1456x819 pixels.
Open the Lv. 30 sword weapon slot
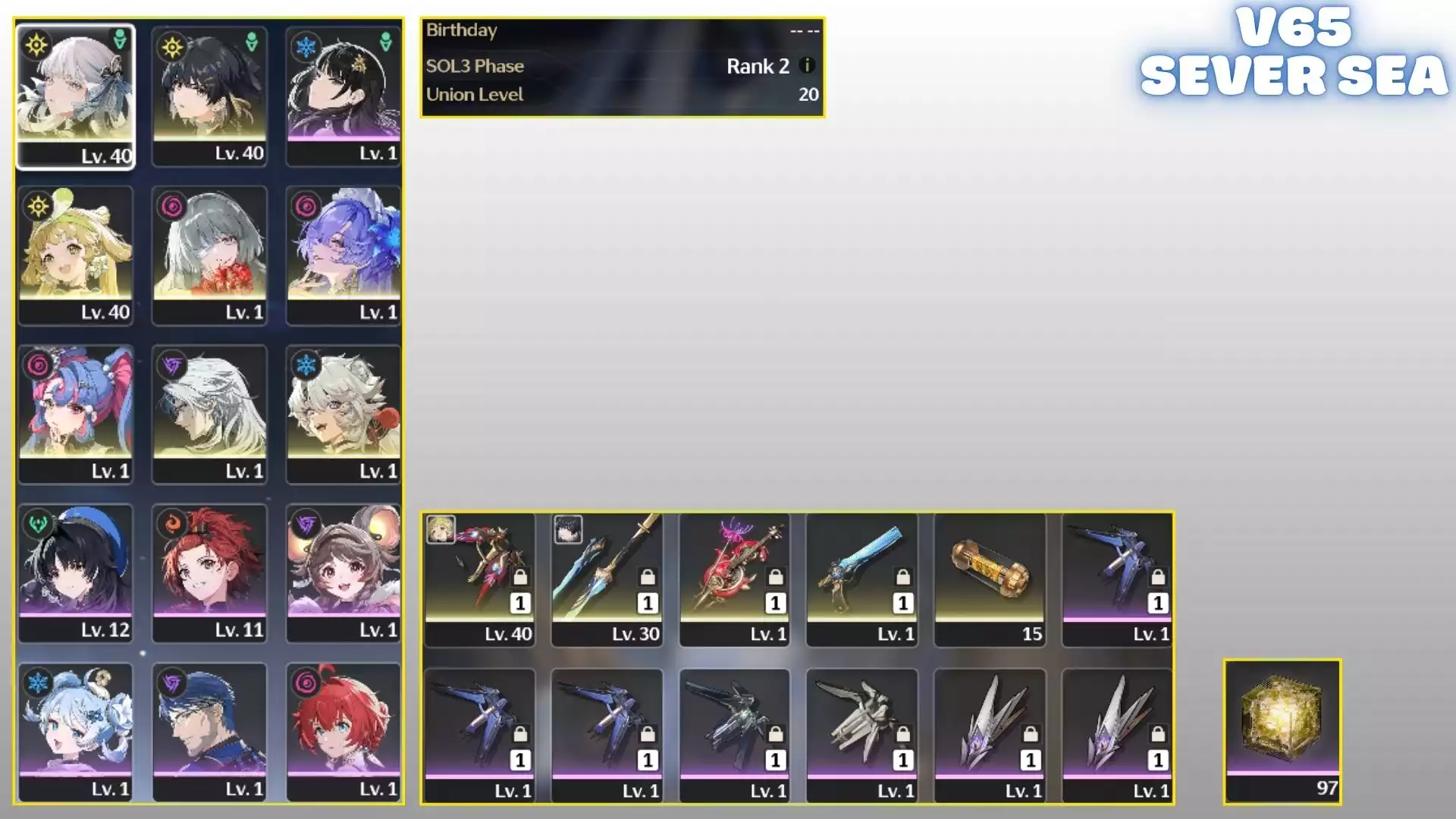coord(607,579)
